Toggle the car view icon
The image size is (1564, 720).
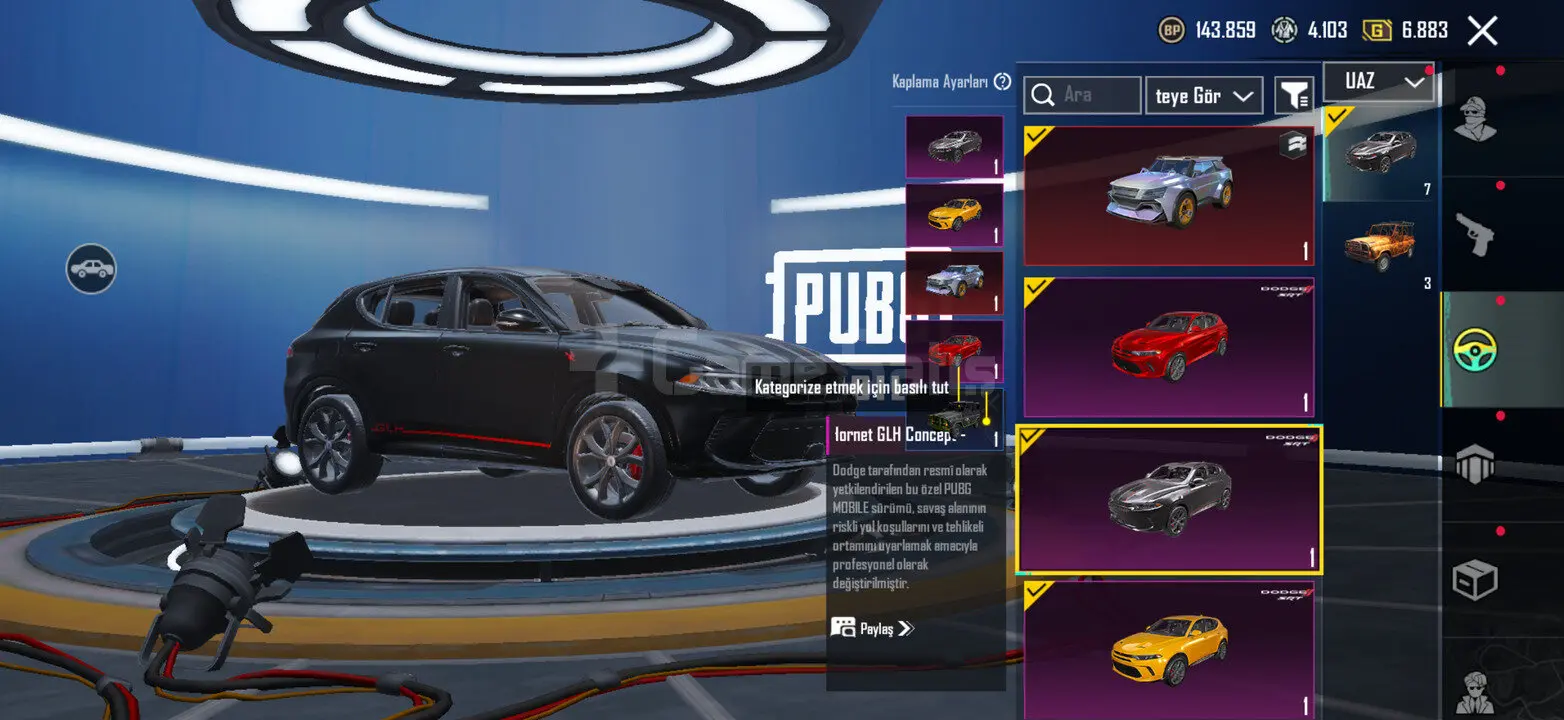[x=91, y=269]
